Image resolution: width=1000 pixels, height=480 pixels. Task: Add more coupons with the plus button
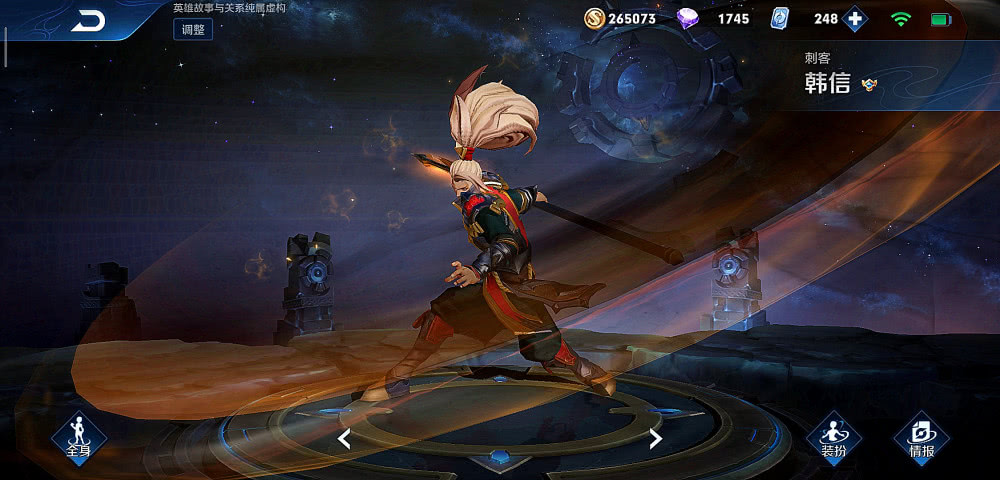(x=855, y=19)
